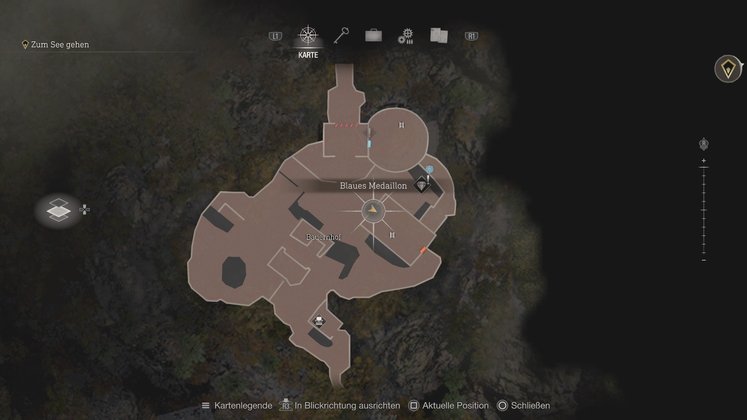Adjust the map zoom slider

click(x=704, y=210)
